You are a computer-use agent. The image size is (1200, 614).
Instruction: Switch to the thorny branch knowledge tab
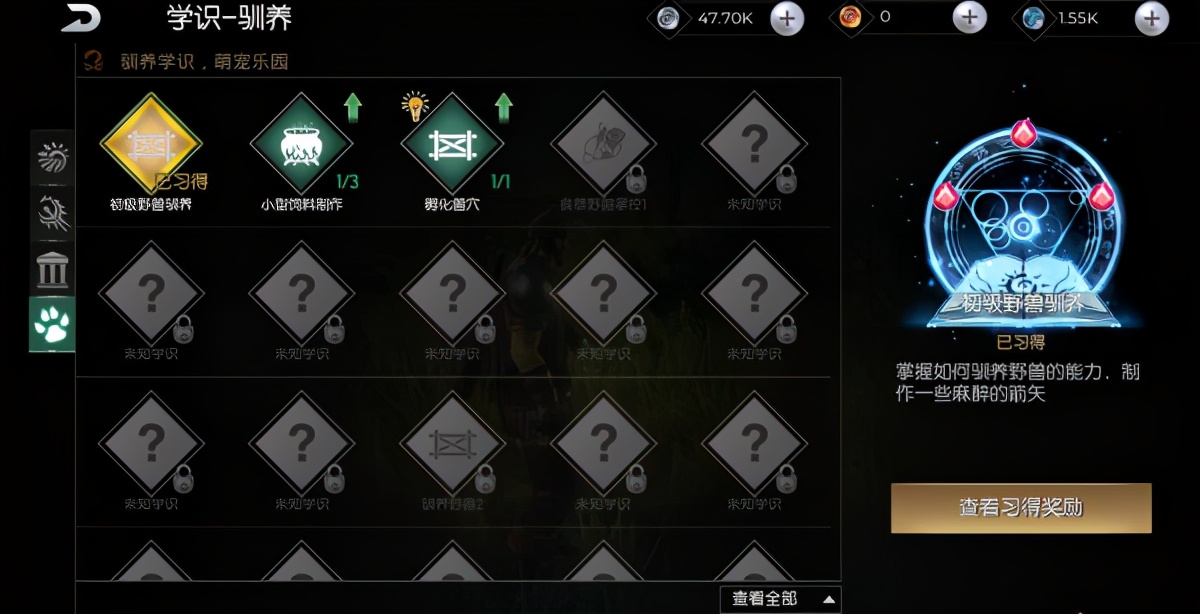52,213
